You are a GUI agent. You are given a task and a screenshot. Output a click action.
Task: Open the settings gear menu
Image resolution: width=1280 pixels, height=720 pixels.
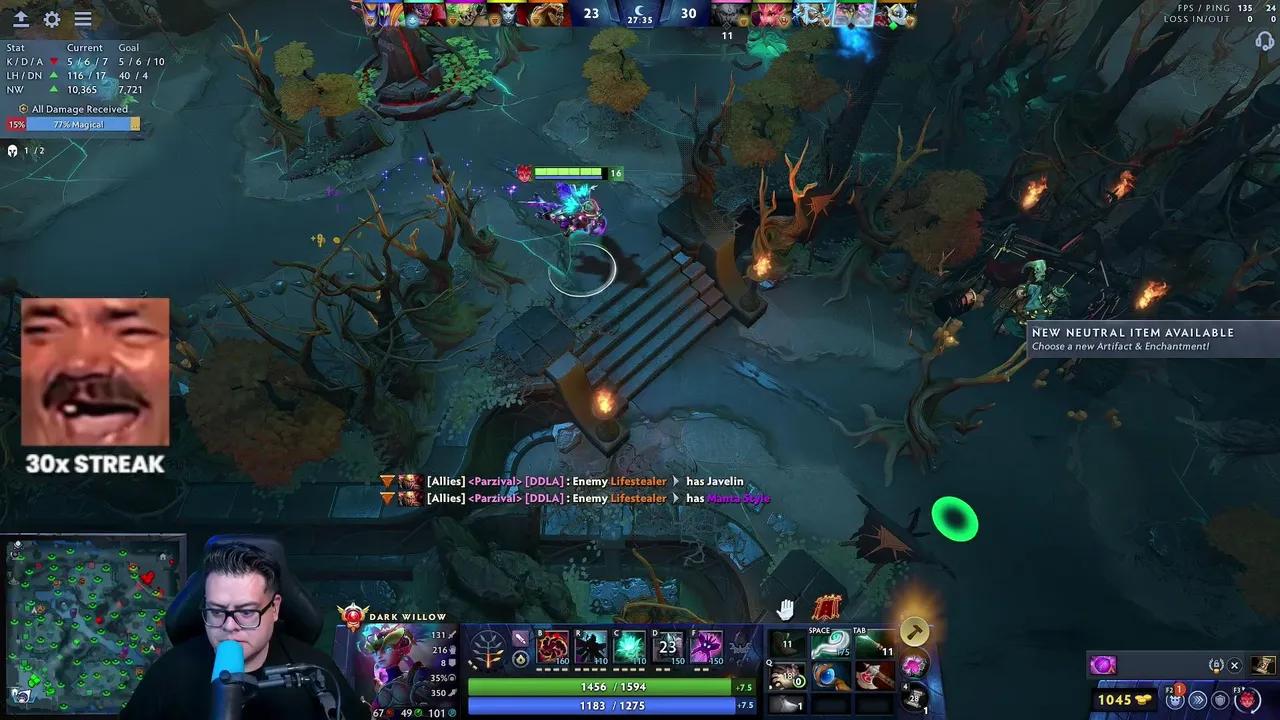52,19
